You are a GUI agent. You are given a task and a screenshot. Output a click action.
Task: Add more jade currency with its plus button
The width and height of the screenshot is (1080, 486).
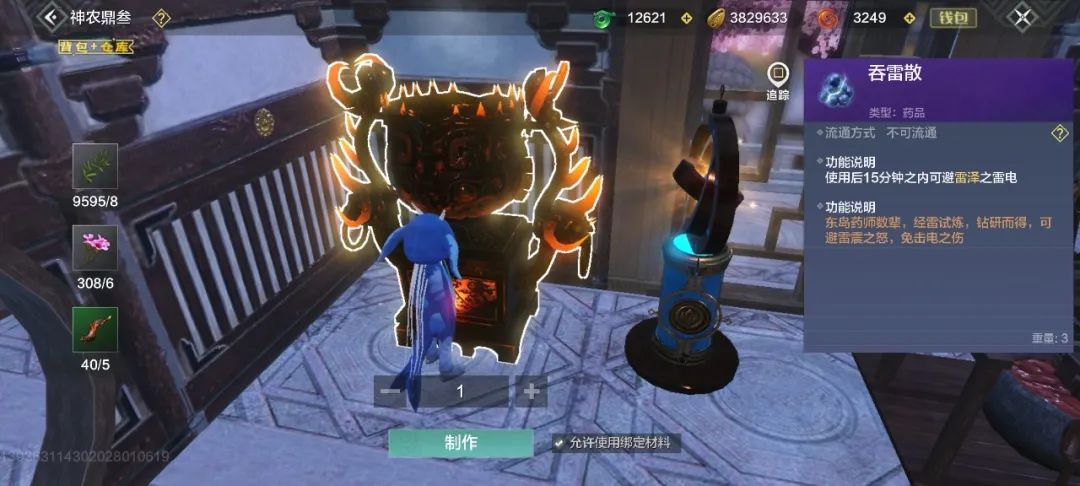[686, 18]
